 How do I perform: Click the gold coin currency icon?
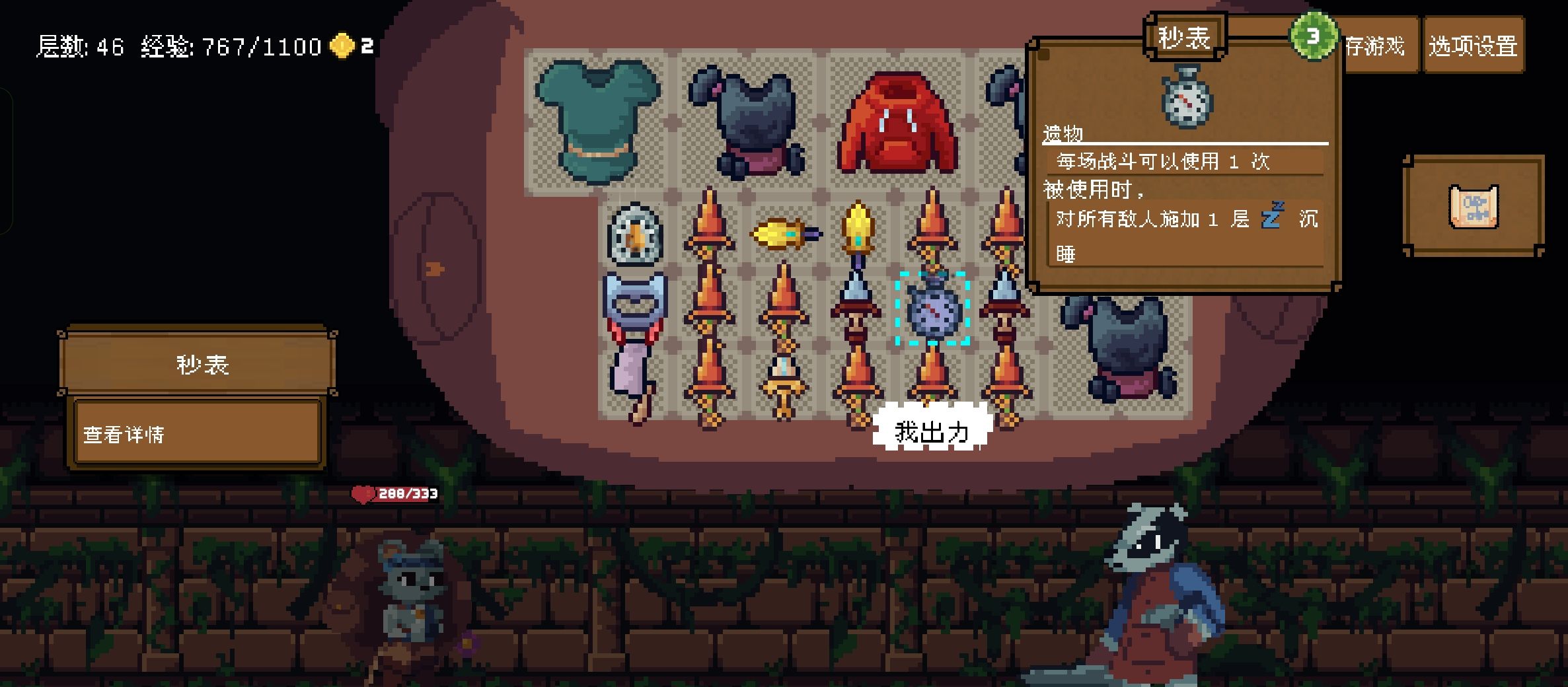point(341,46)
